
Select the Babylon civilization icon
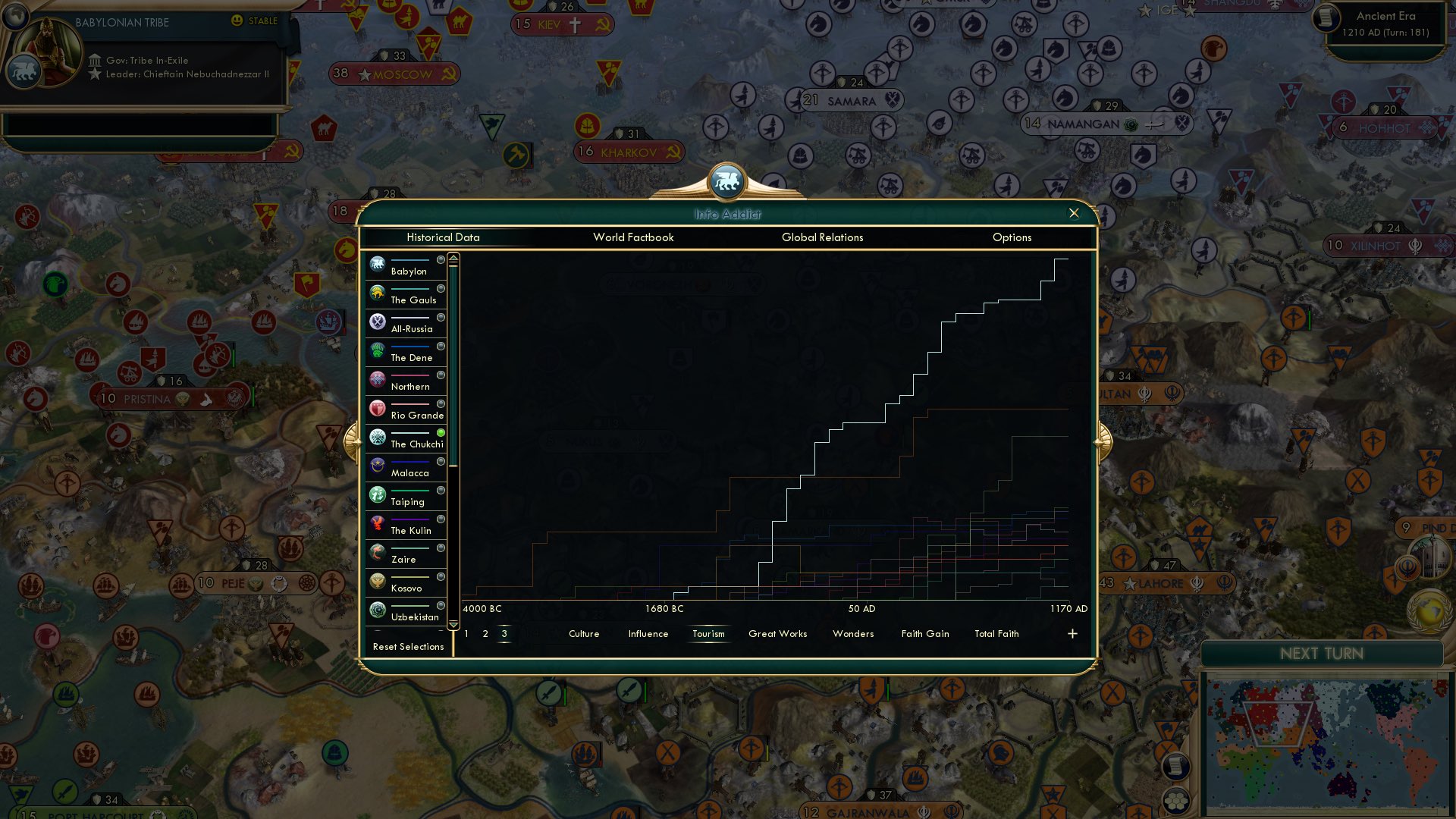coord(377,264)
